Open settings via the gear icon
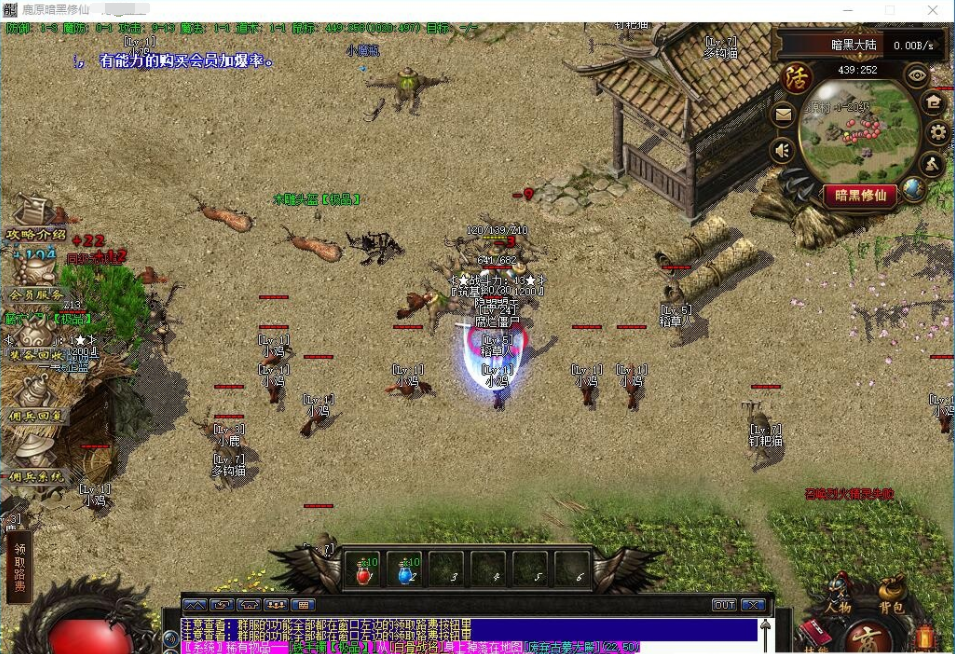Screen dimensions: 955x654 (938, 131)
